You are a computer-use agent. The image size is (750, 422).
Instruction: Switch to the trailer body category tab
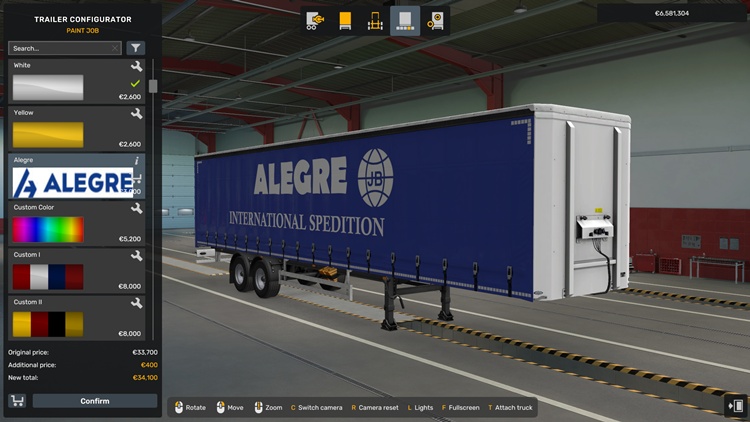click(346, 20)
